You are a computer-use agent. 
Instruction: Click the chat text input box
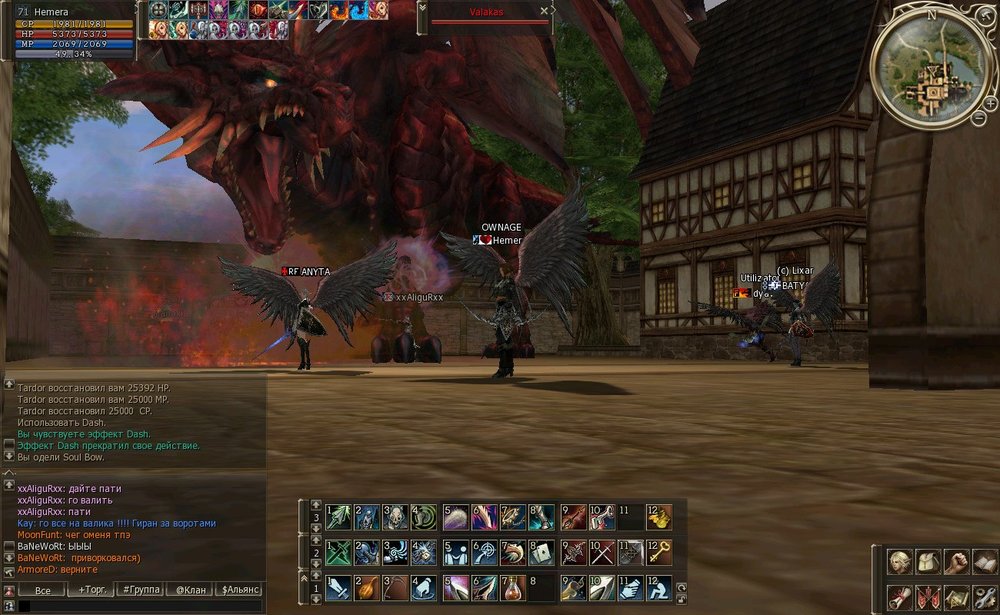[x=140, y=606]
